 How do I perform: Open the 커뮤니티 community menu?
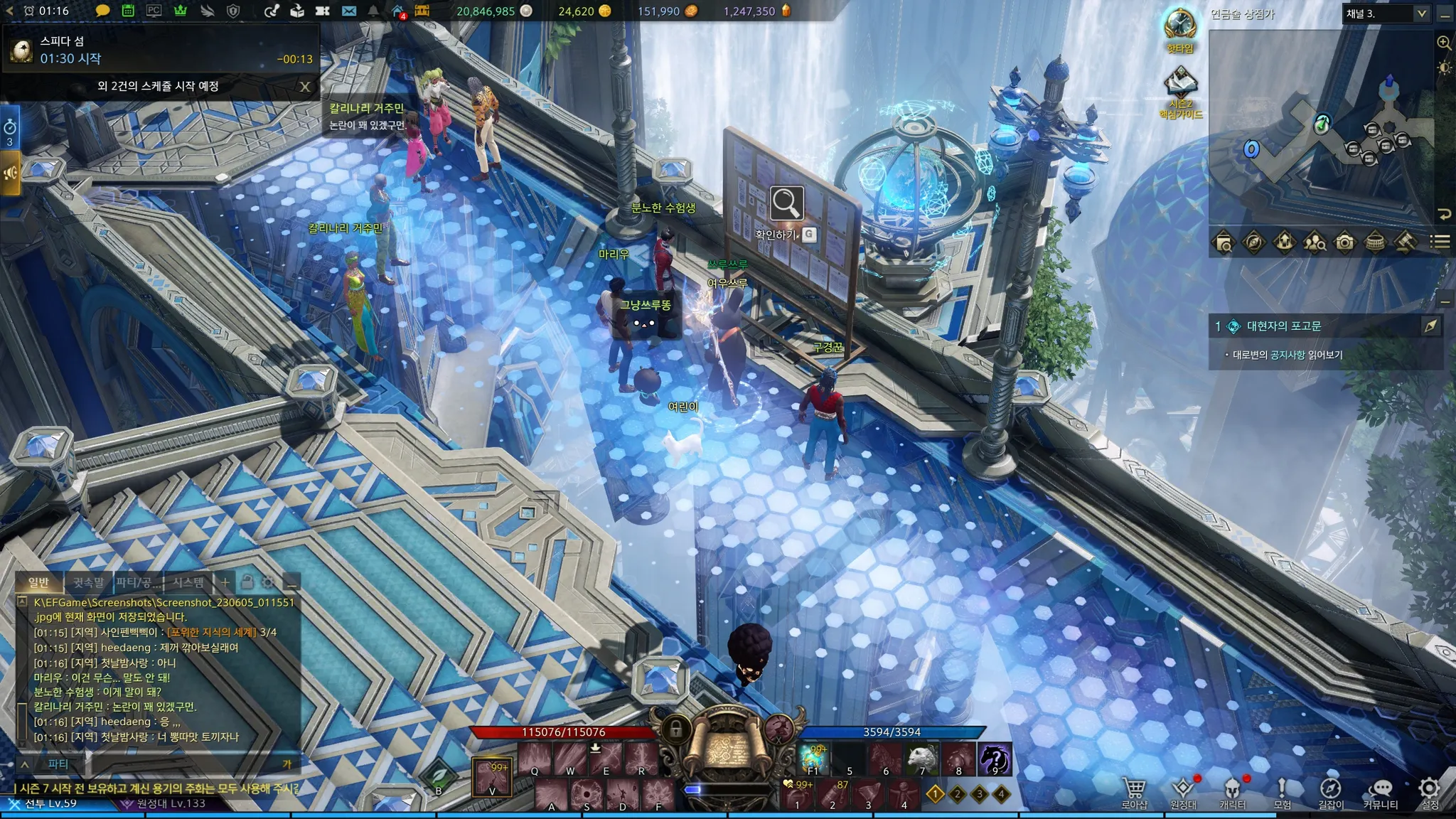1381,791
